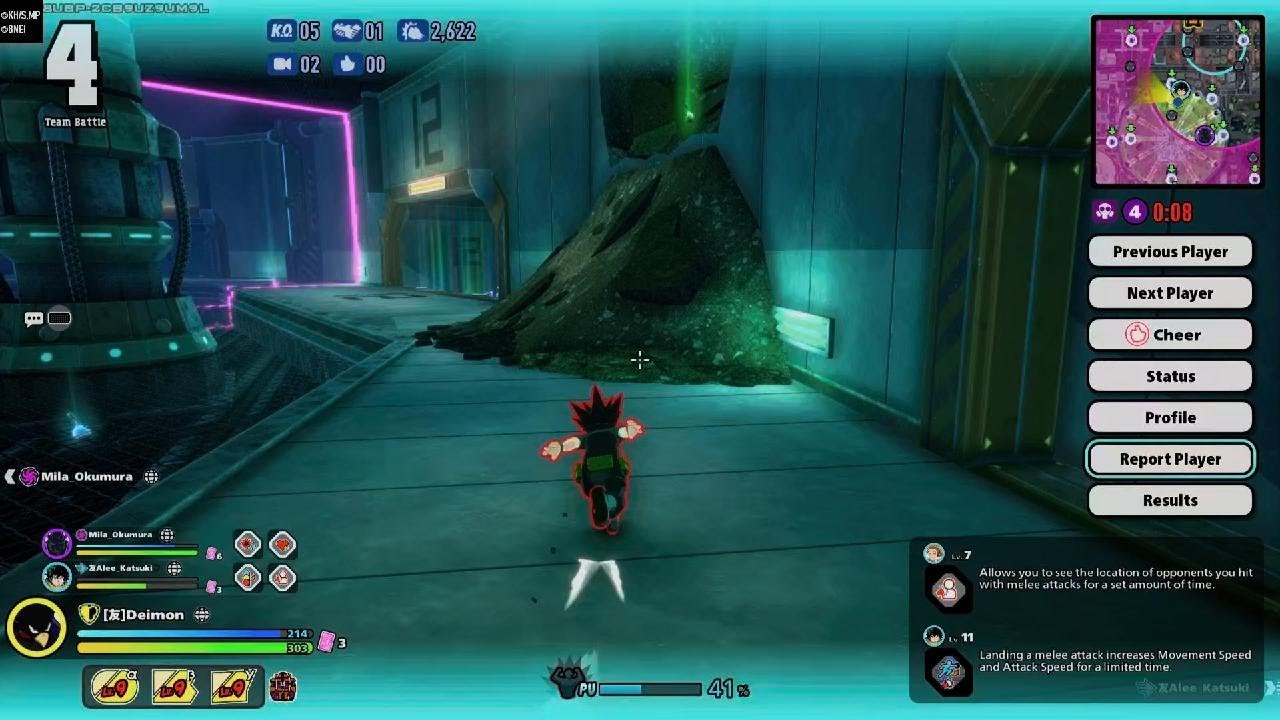Viewport: 1280px width, 720px height.
Task: Activate the gamma quirk skill card
Action: point(232,687)
